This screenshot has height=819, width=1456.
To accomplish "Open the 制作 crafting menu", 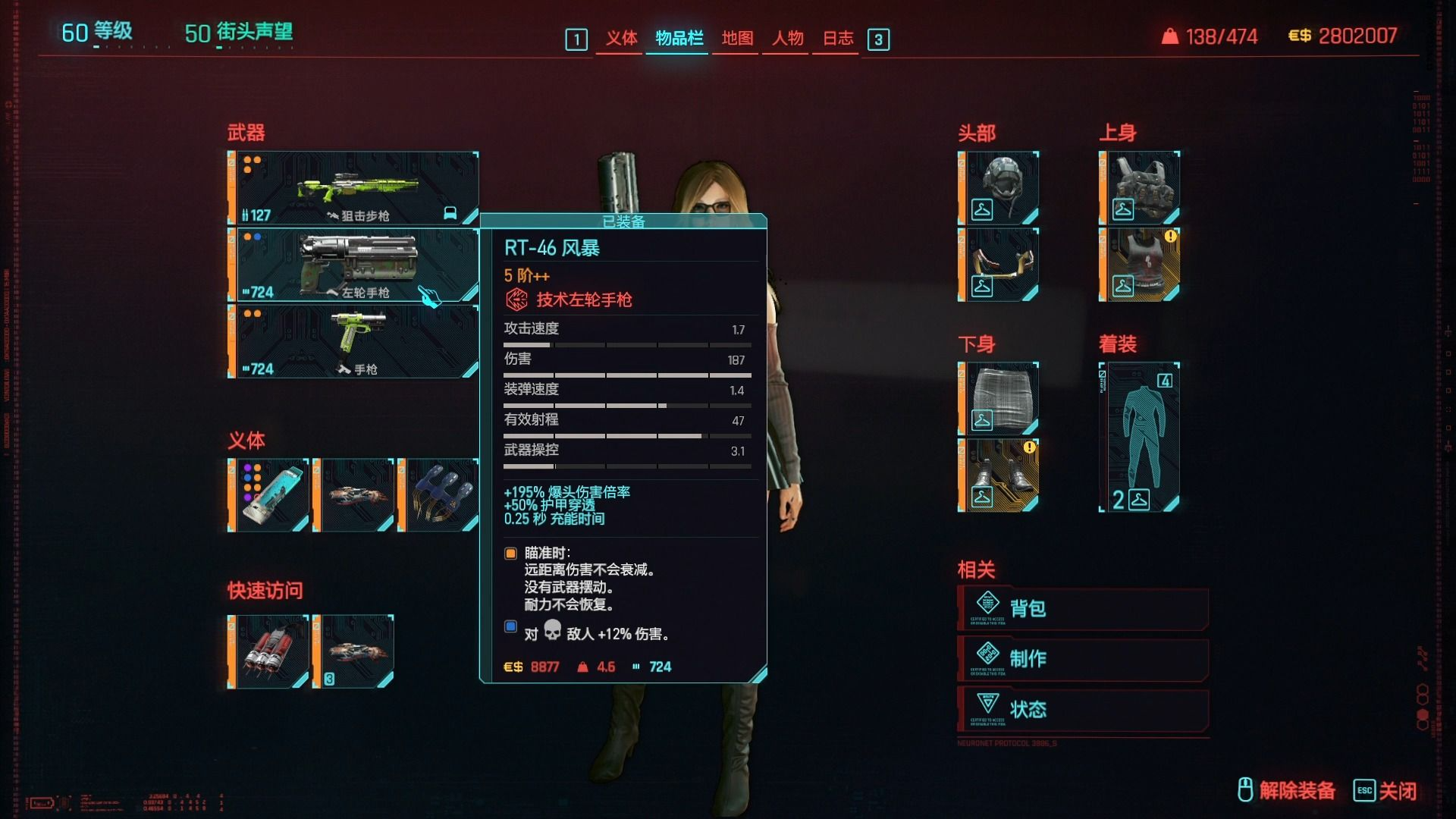I will click(1083, 658).
